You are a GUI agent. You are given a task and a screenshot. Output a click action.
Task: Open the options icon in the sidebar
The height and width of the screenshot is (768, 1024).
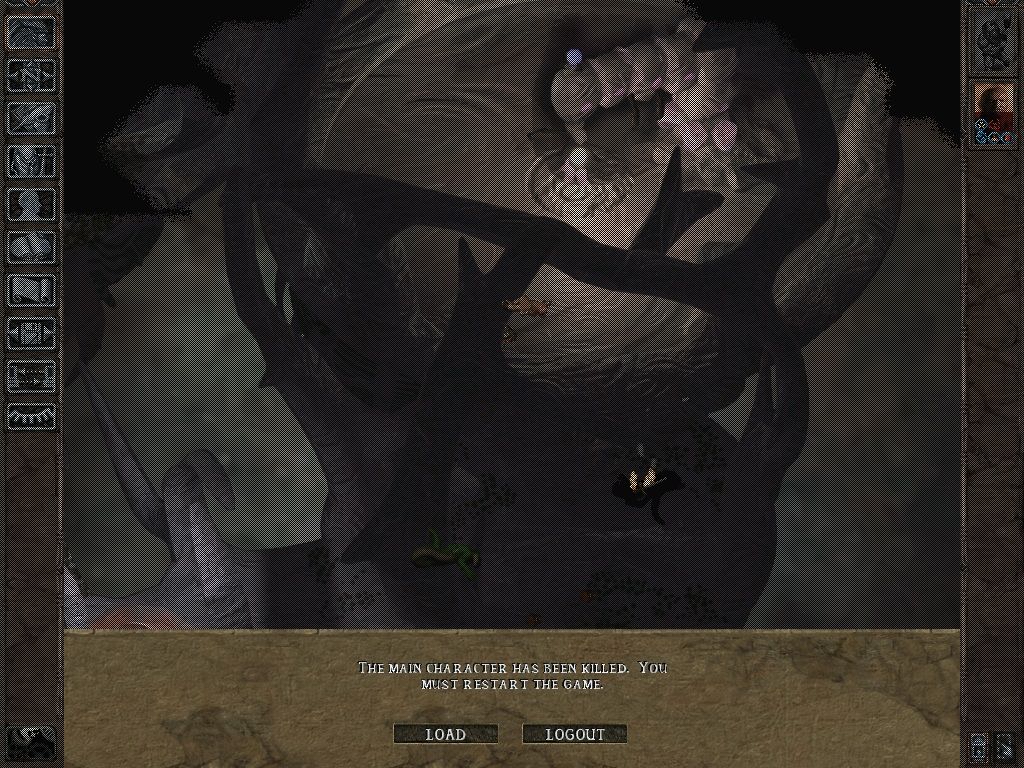pos(32,333)
